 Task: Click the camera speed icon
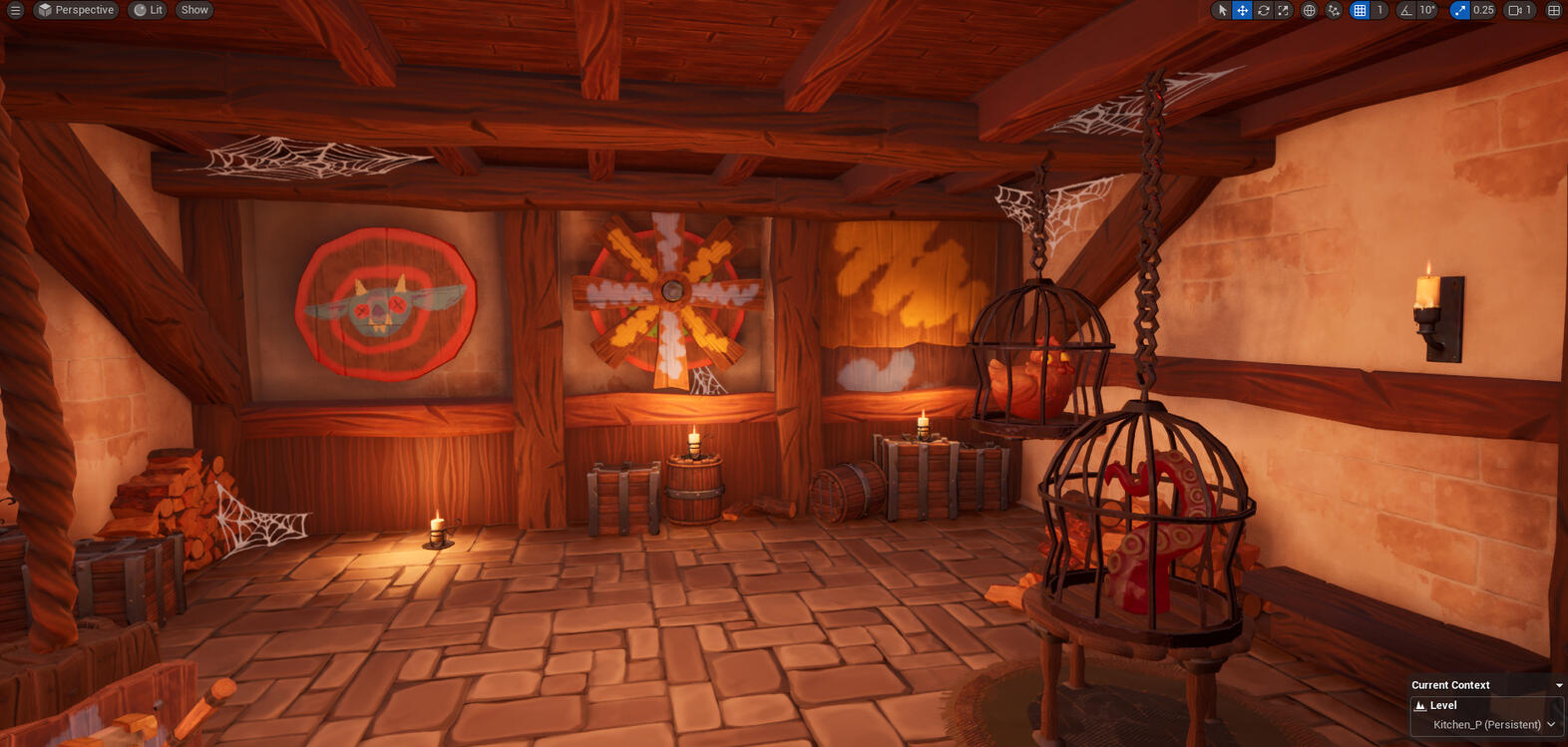click(1513, 10)
